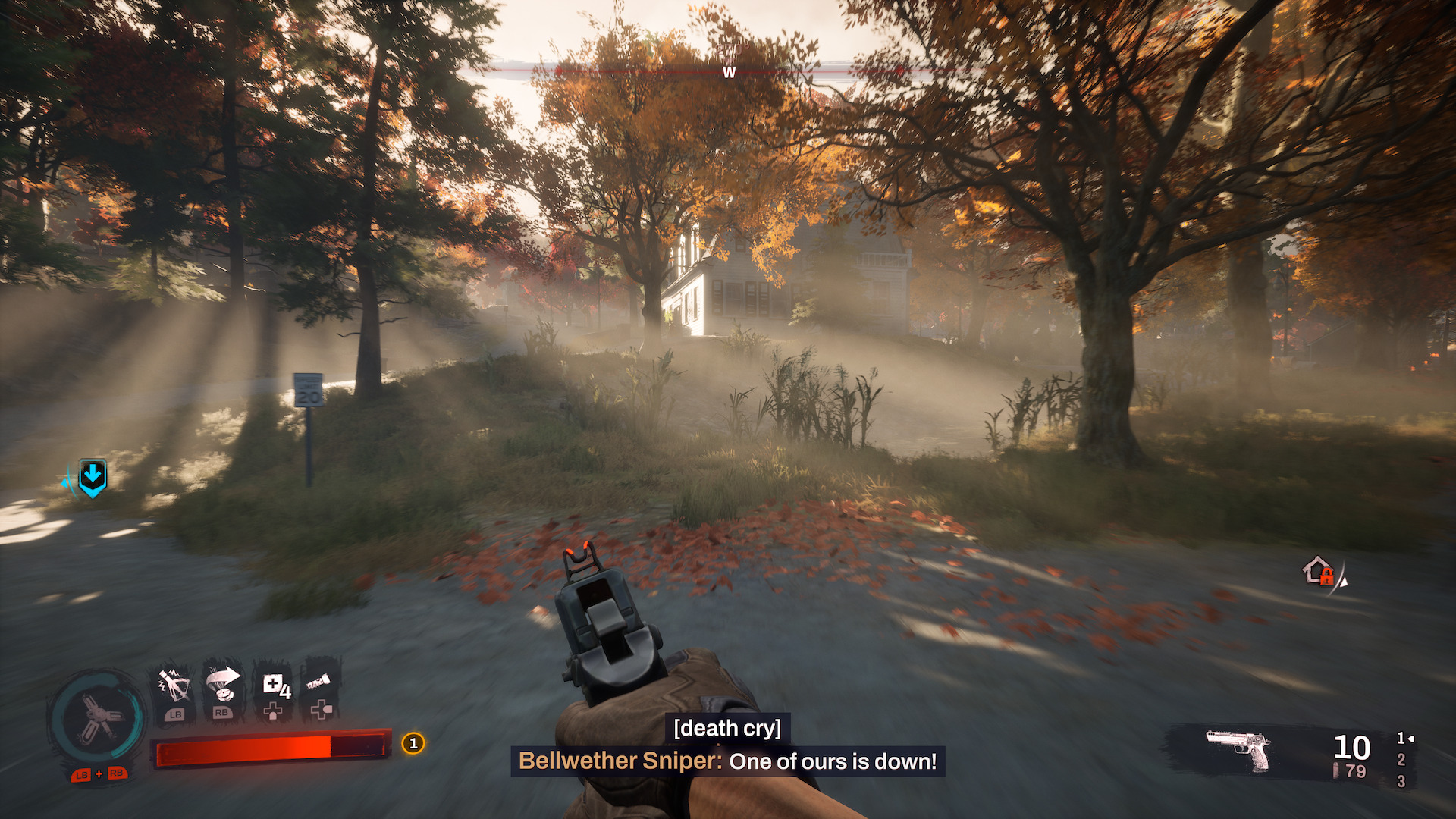This screenshot has width=1456, height=819.
Task: Click the bullet ammo icon beside the 79 count
Action: click(x=1336, y=768)
